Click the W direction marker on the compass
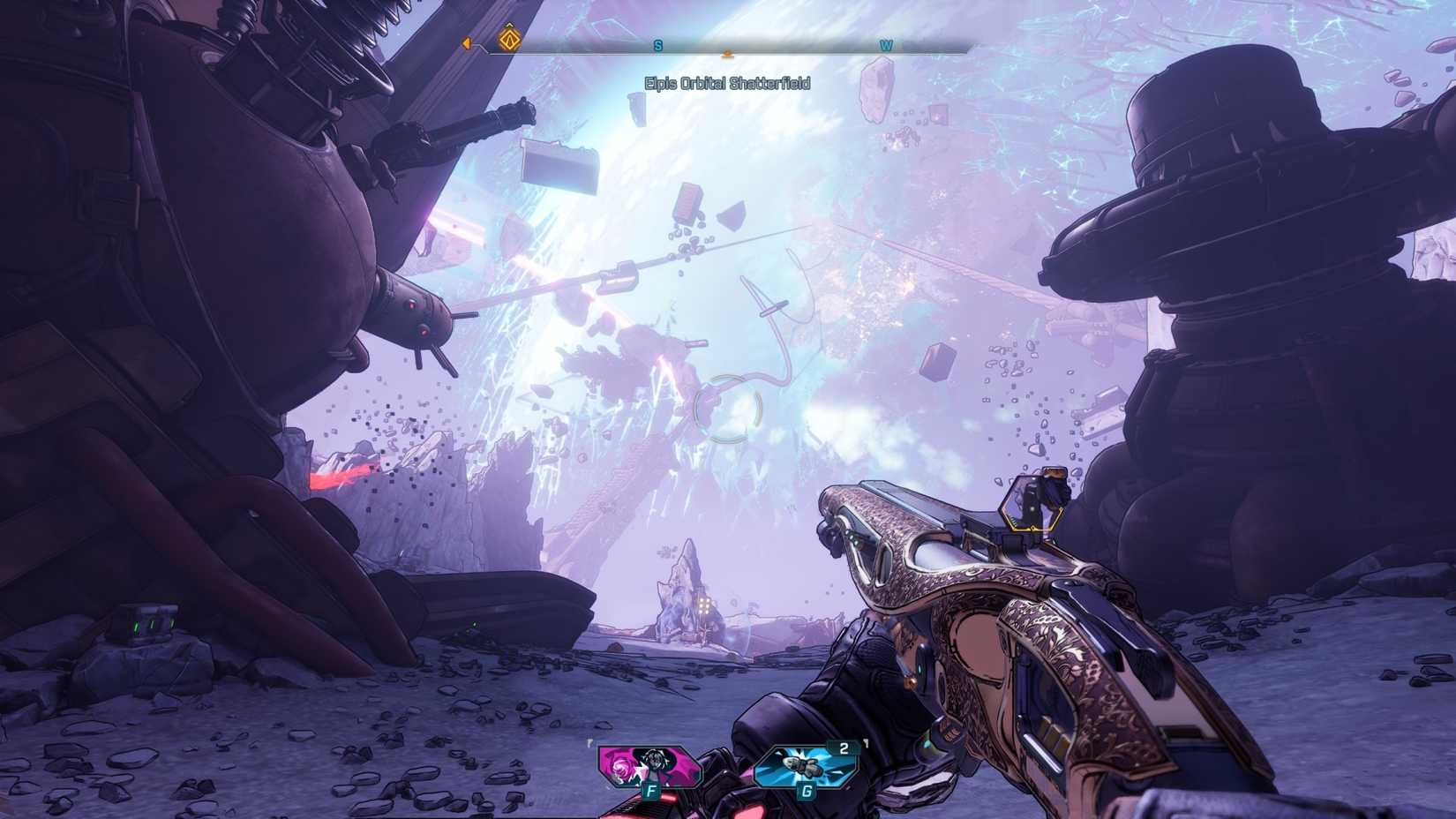Viewport: 1456px width, 819px height. click(x=885, y=41)
